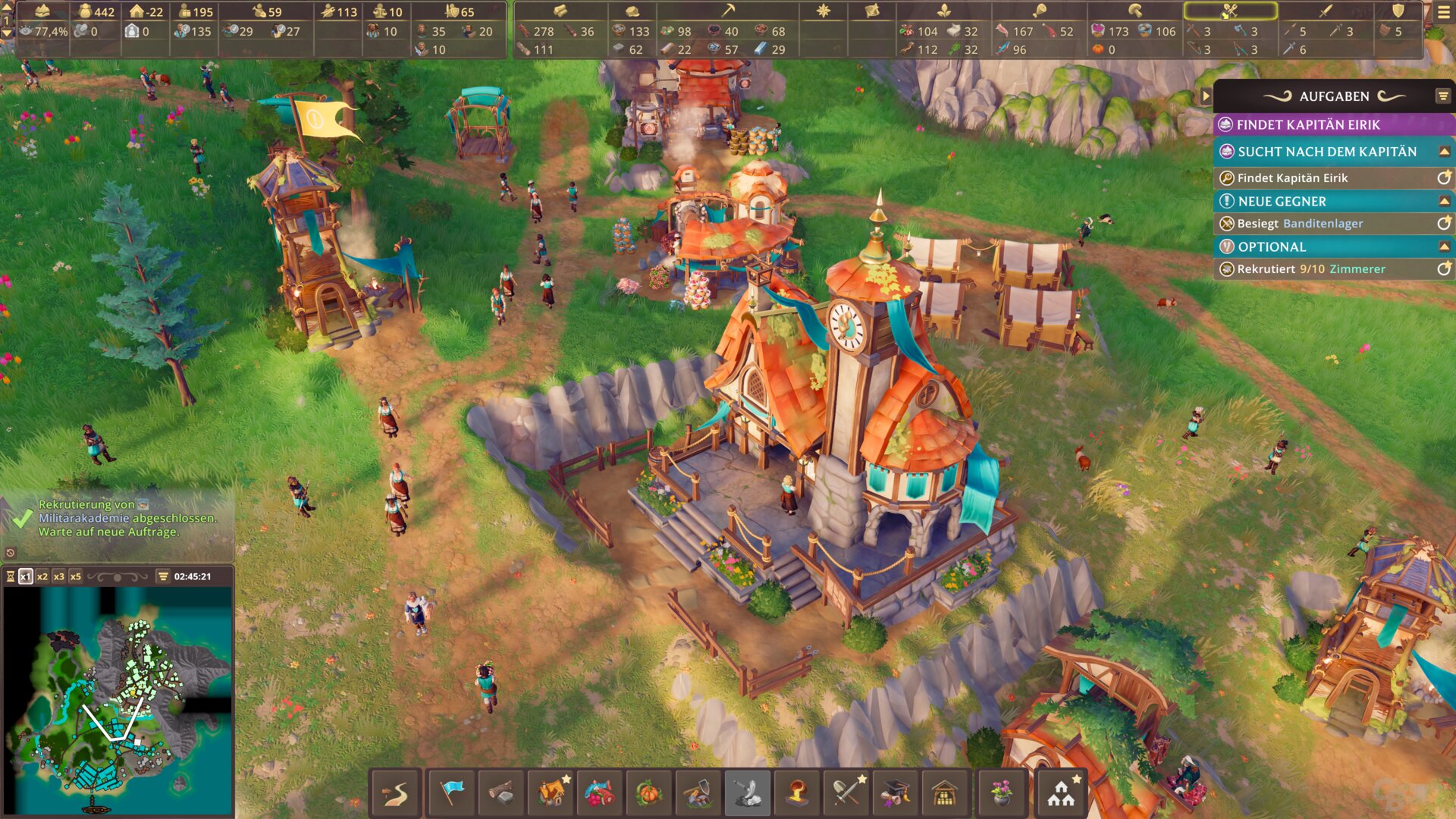The width and height of the screenshot is (1456, 819).
Task: Select the blue flag build category
Action: (452, 793)
